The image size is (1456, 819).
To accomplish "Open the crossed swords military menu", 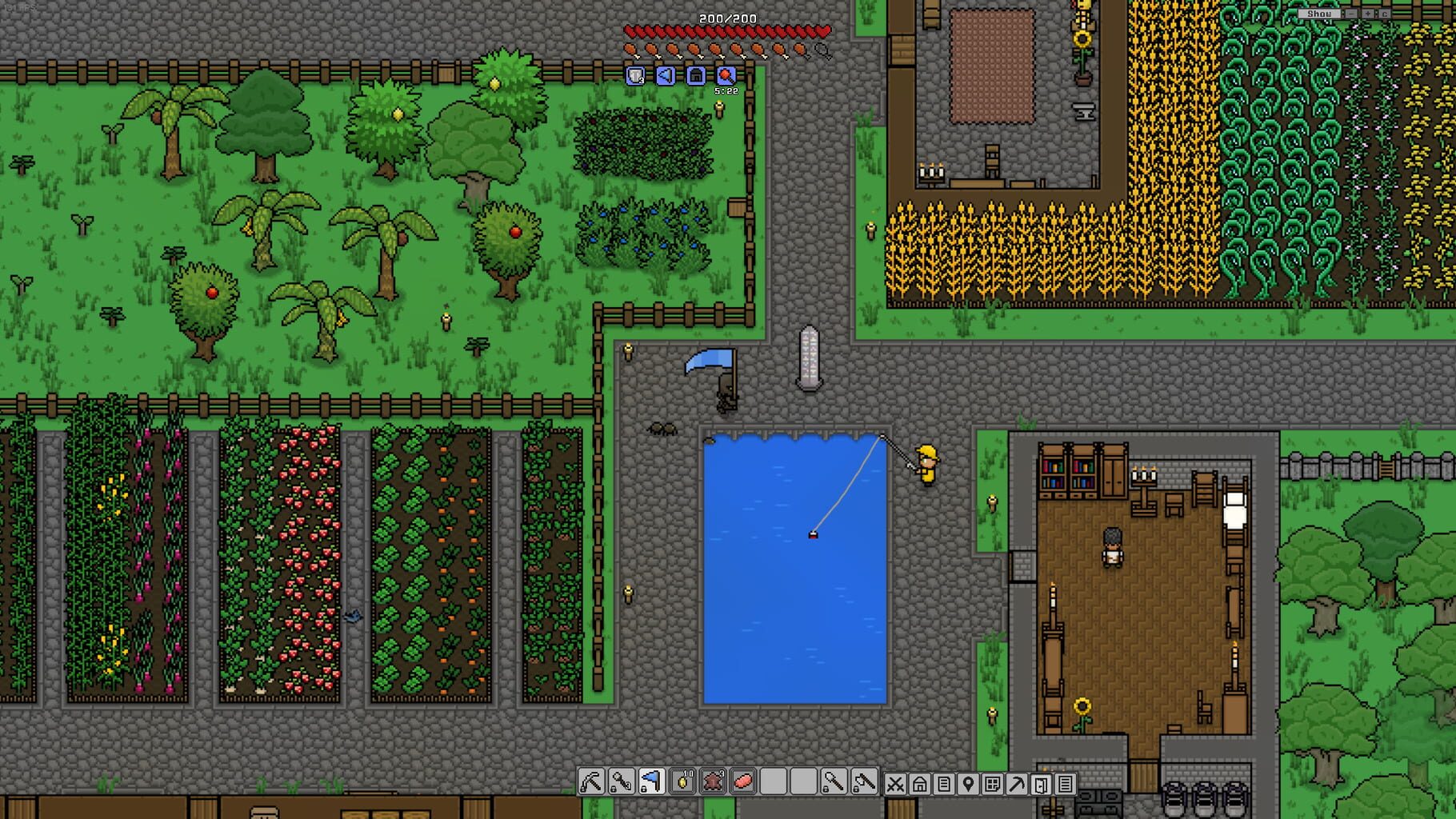I will pyautogui.click(x=896, y=784).
